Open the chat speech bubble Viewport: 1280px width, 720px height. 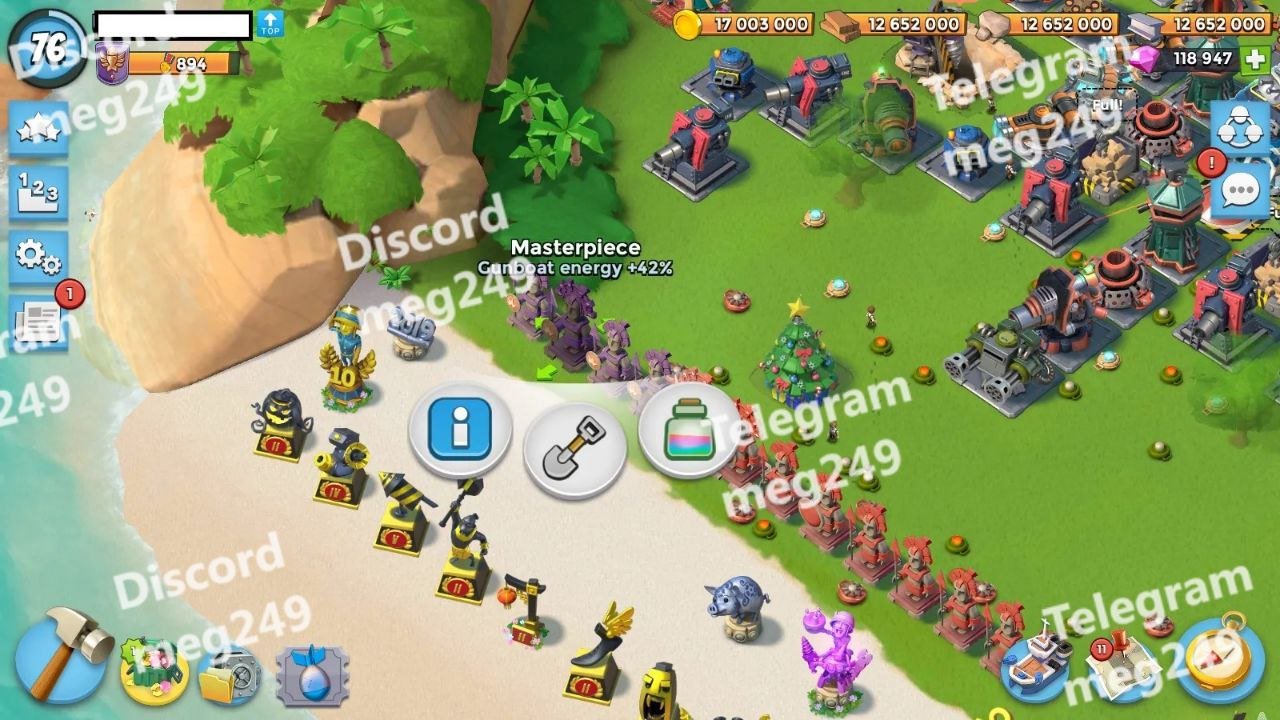1240,190
